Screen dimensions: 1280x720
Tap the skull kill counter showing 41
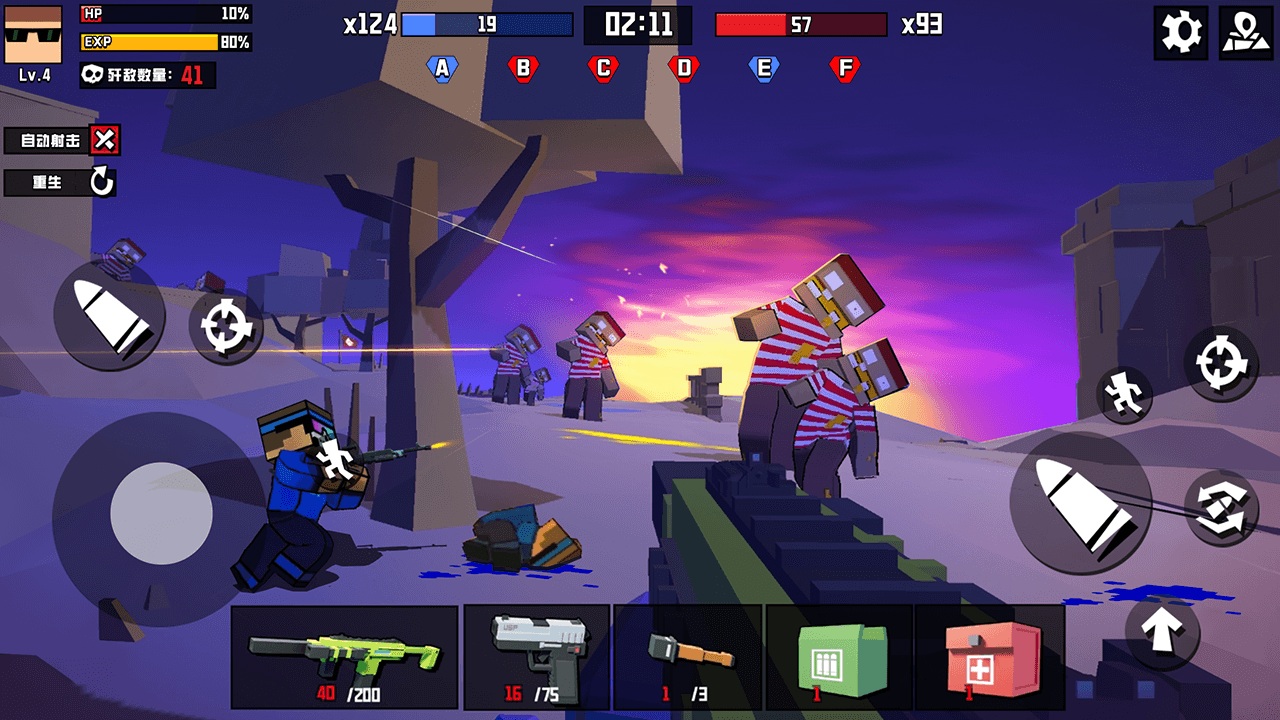click(146, 76)
